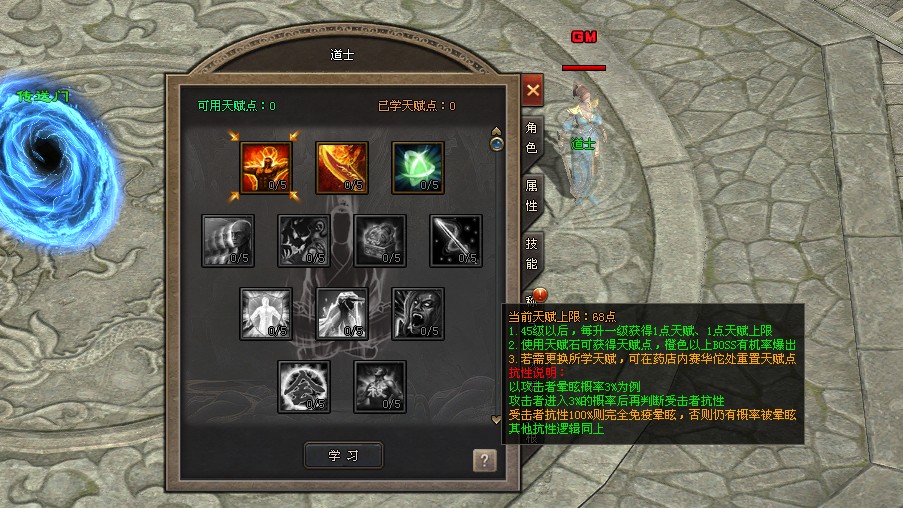Select the glowing white body talent

(x=266, y=313)
